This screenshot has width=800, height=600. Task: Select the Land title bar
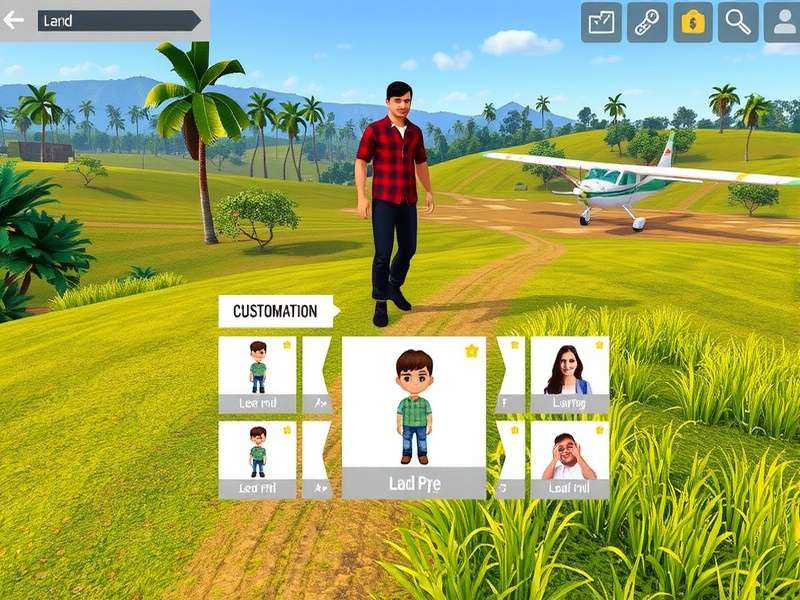tap(118, 20)
